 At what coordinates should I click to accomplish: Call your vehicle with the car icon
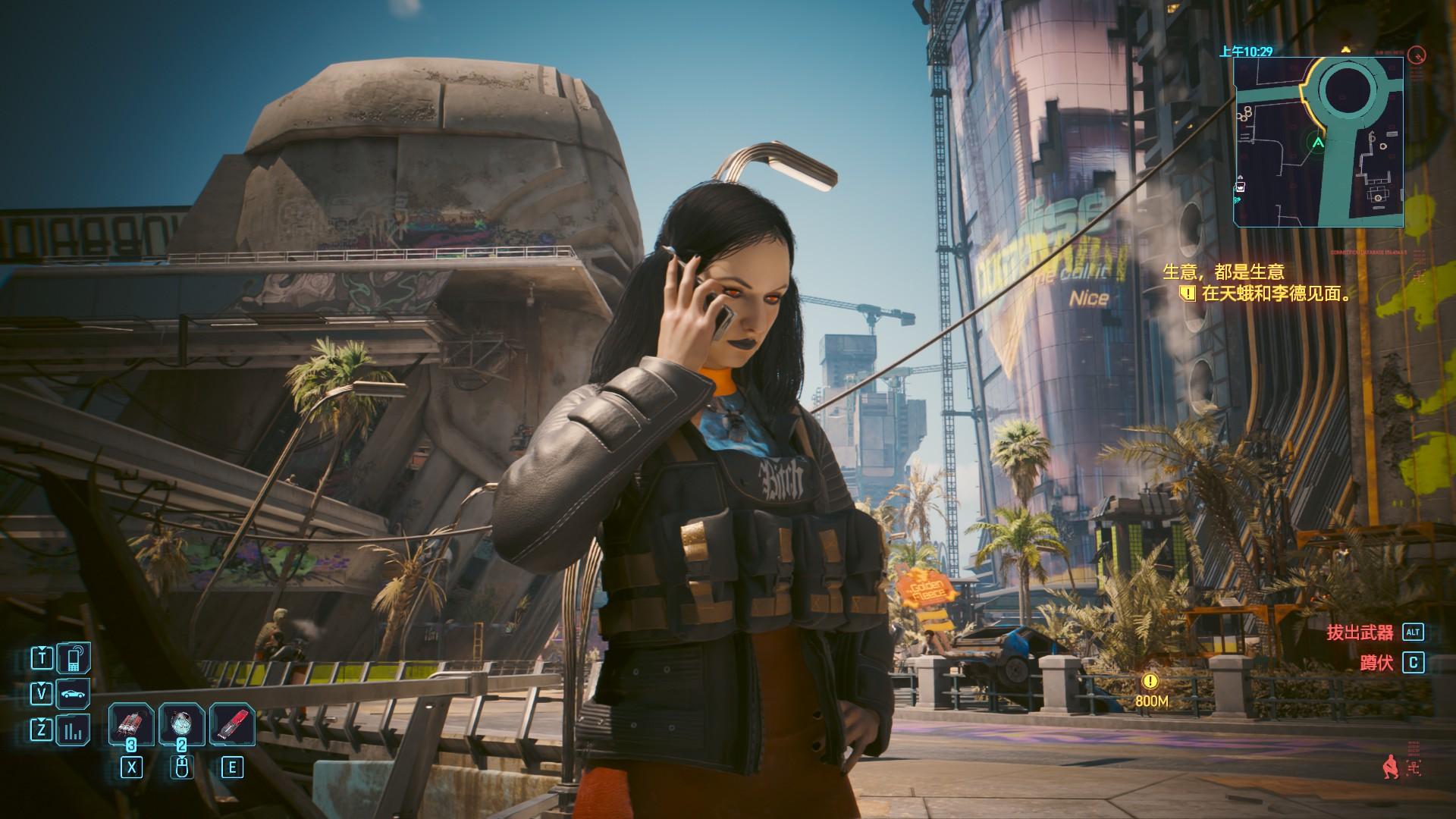(74, 693)
